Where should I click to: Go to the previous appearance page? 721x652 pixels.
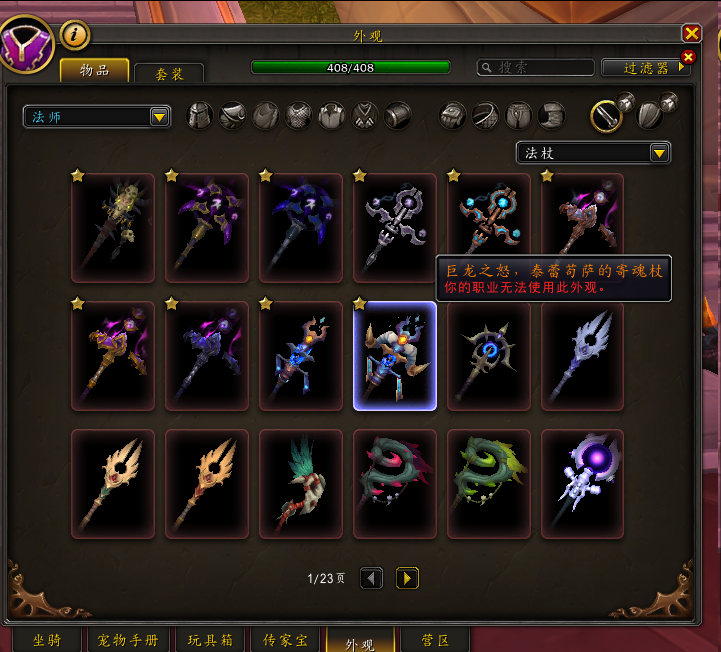click(x=371, y=578)
